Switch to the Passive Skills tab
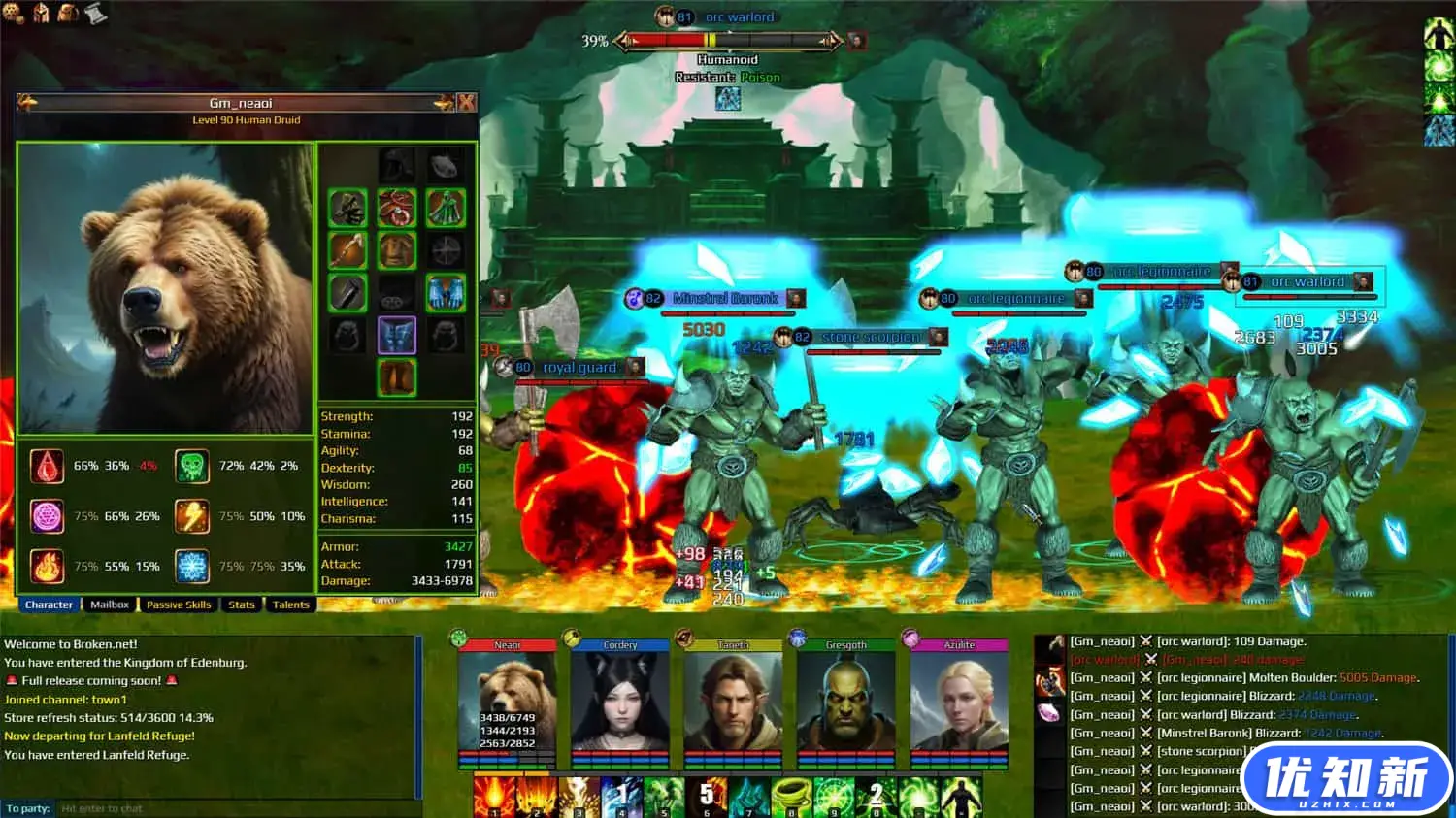 pos(179,605)
